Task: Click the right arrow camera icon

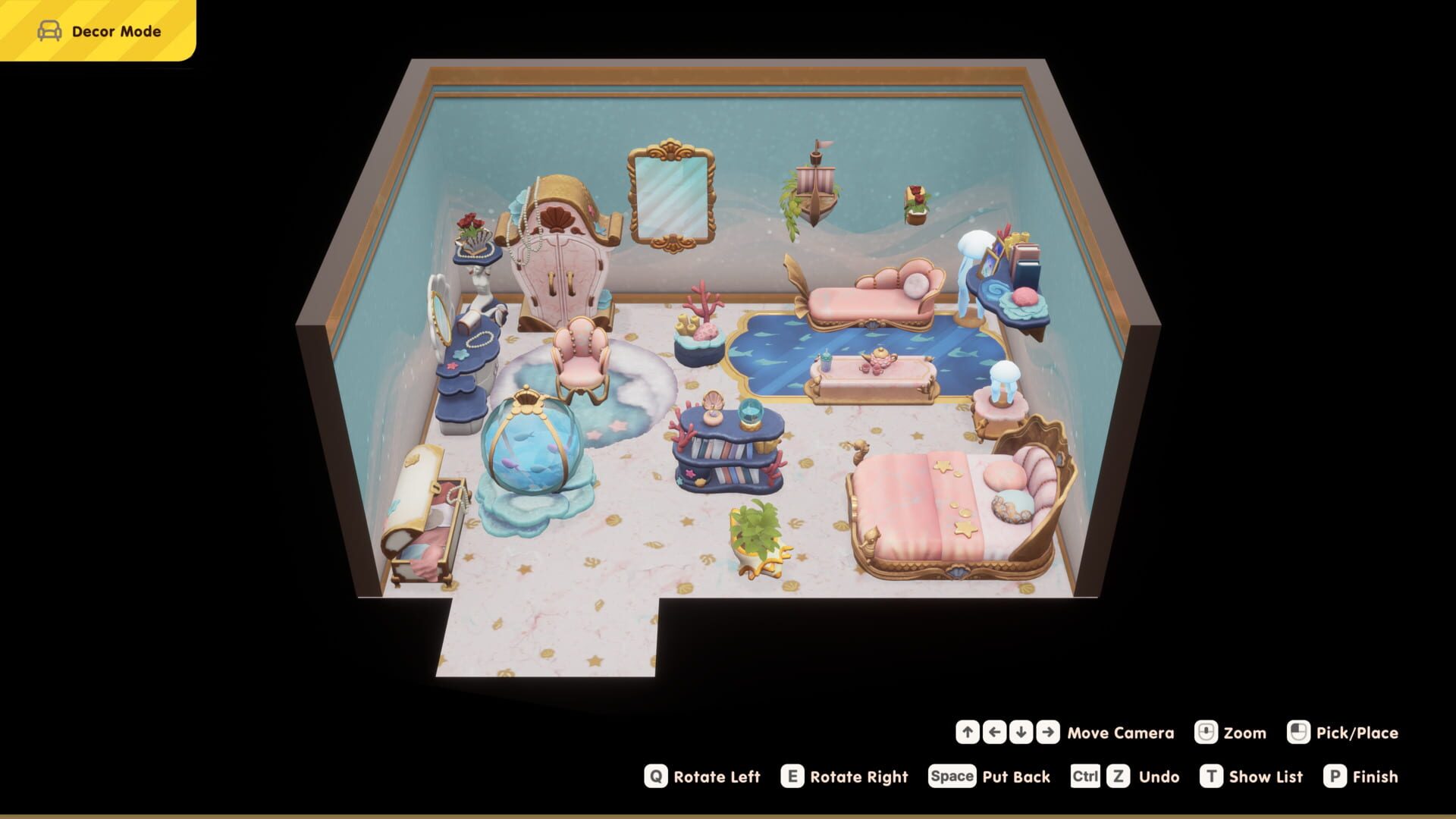Action: (1048, 733)
